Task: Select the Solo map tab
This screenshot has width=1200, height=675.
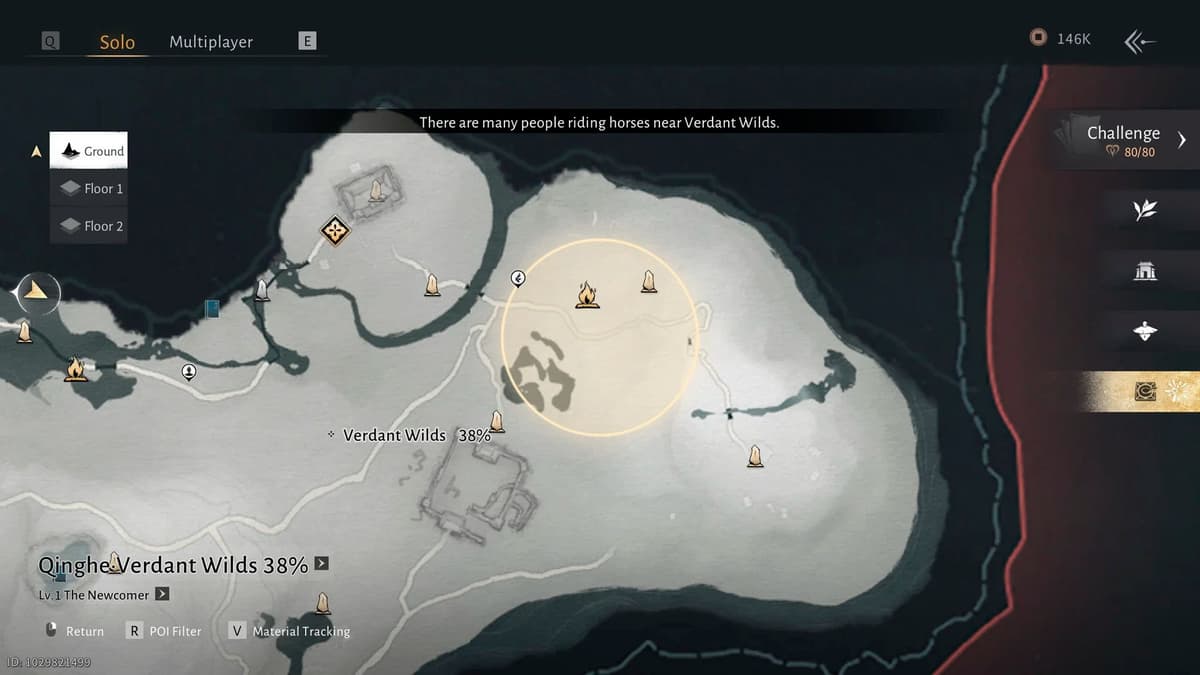Action: tap(117, 42)
